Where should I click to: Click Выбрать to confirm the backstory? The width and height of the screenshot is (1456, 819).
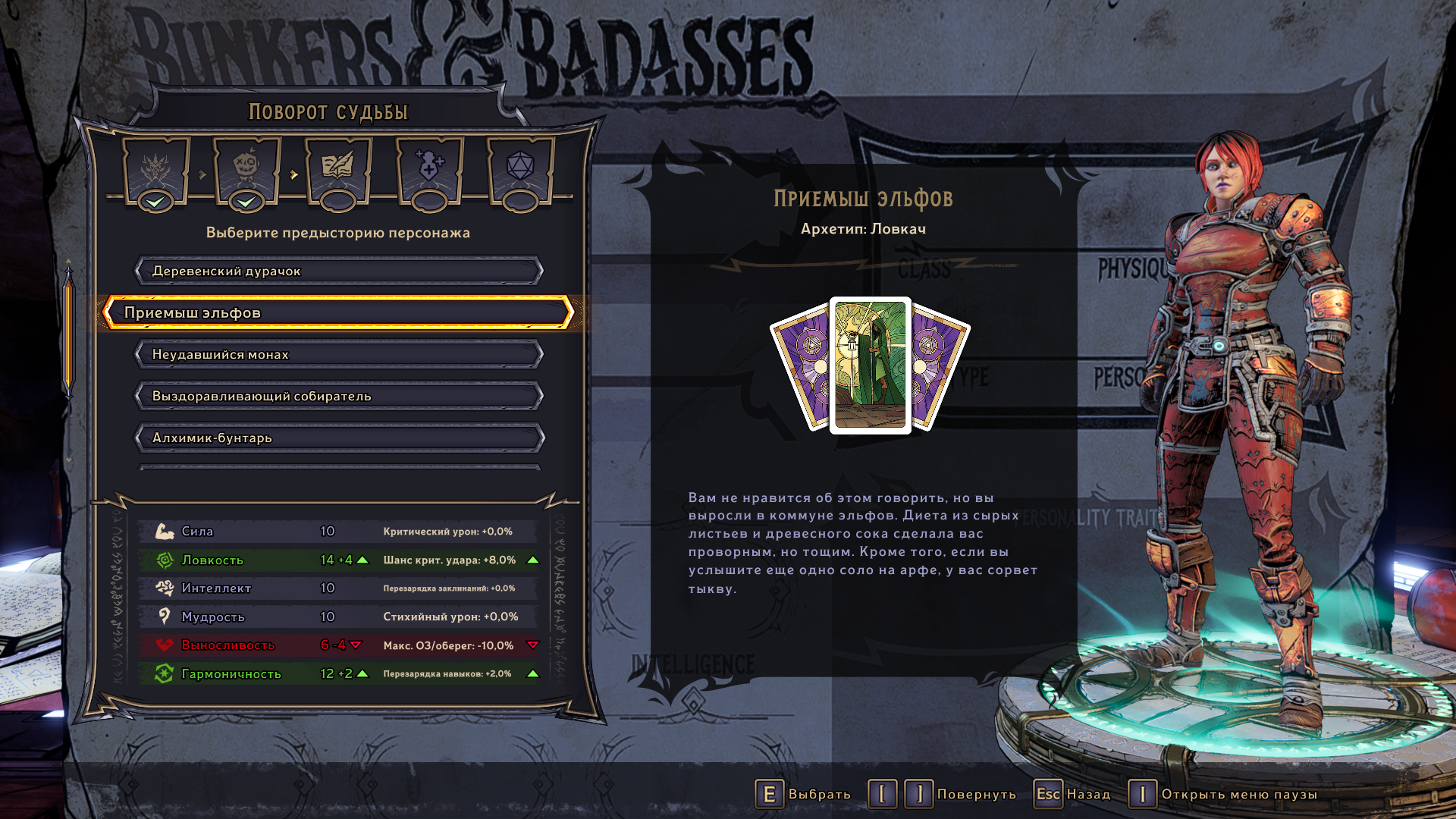[803, 794]
